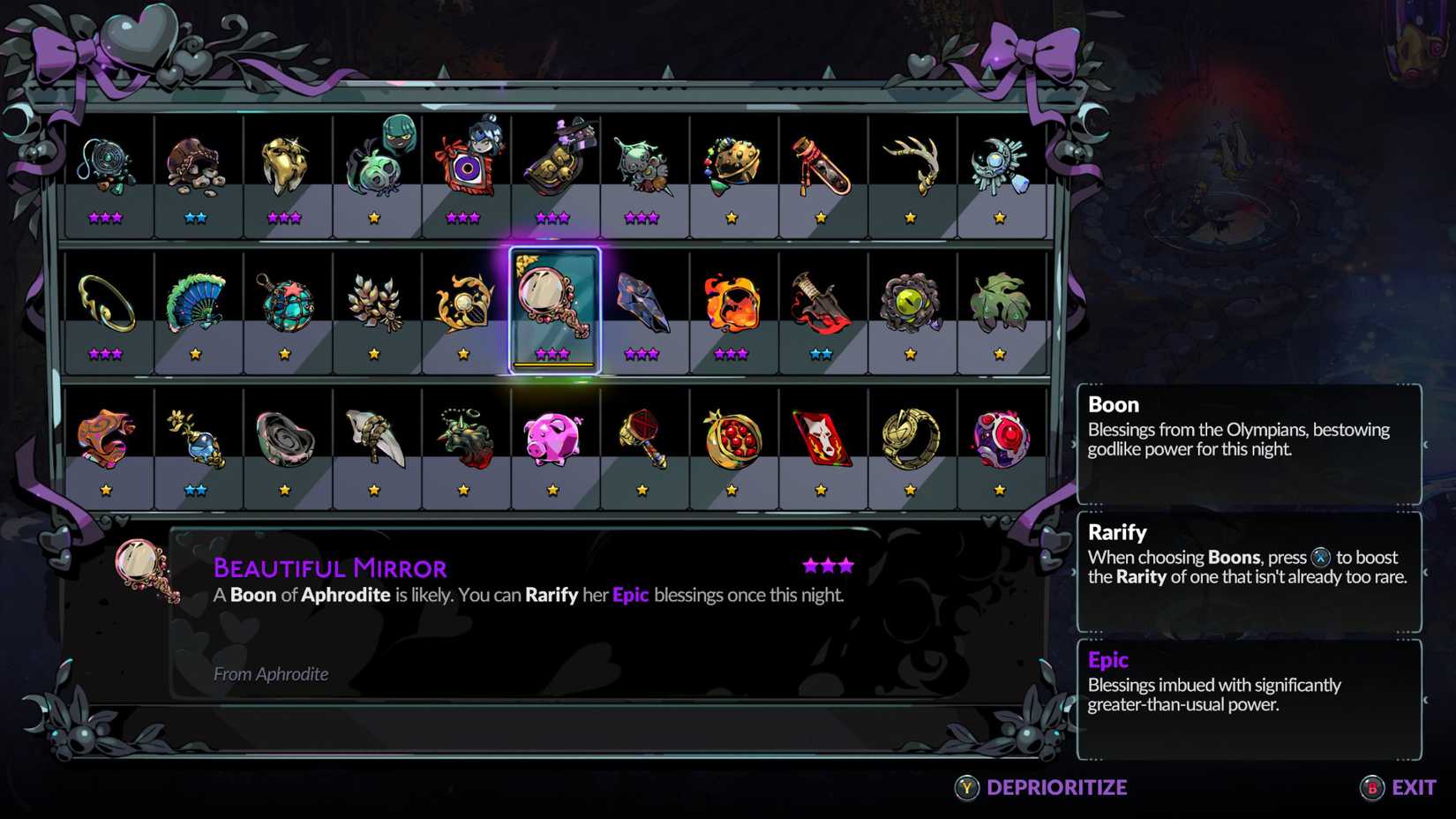1456x819 pixels.
Task: Choose the teal Iridescent Fan keepsake
Action: [x=196, y=300]
